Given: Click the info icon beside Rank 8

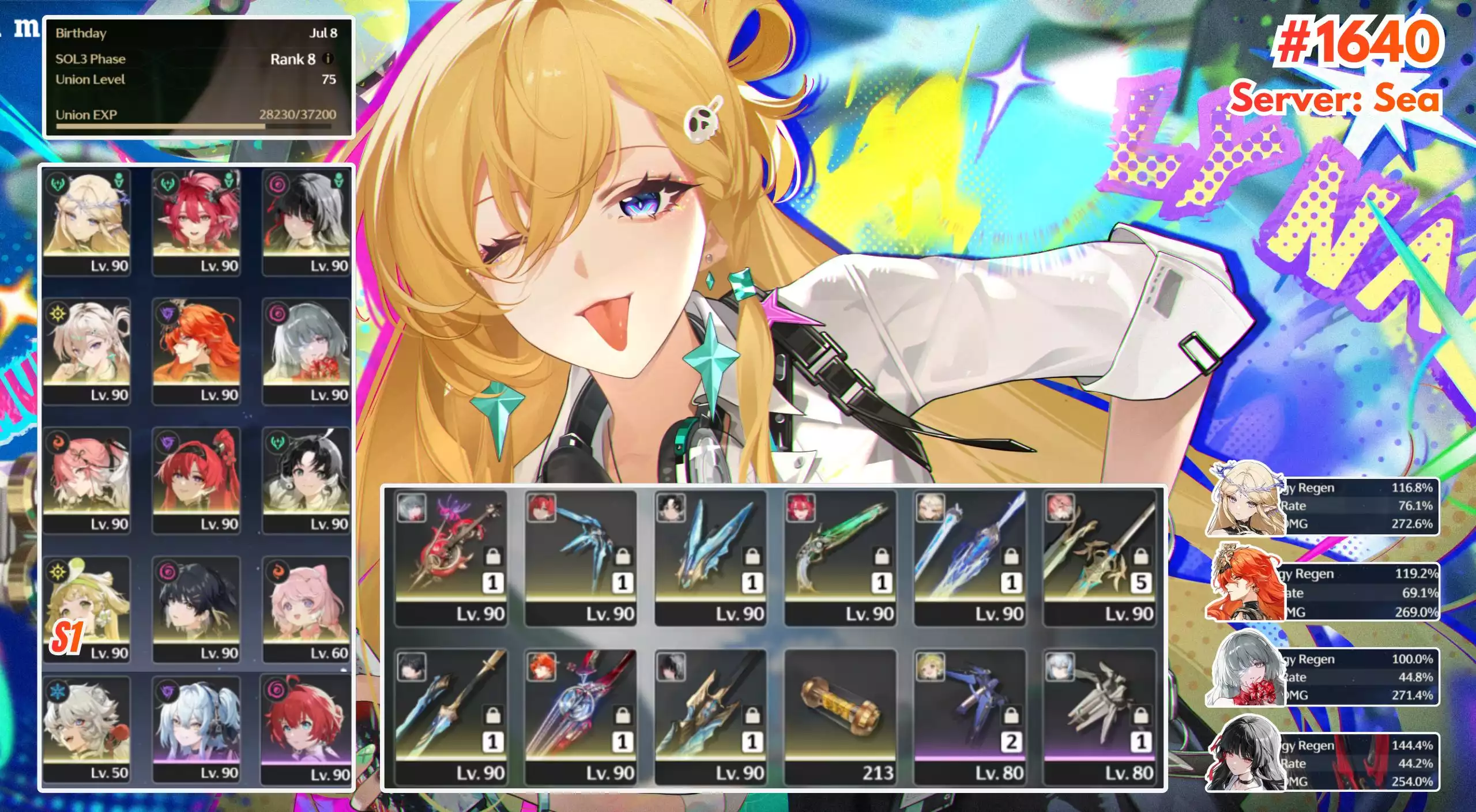Looking at the screenshot, I should click(327, 59).
